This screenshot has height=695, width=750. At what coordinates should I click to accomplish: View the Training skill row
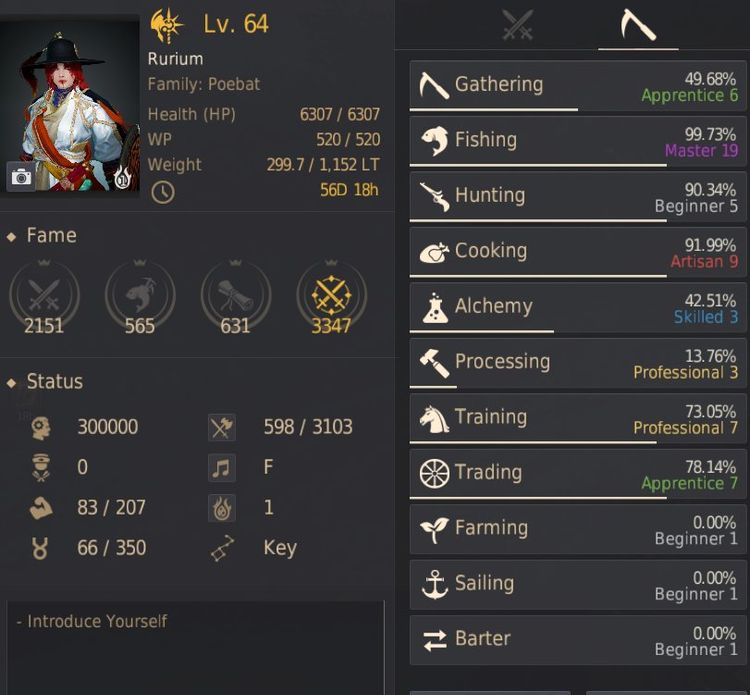[579, 418]
